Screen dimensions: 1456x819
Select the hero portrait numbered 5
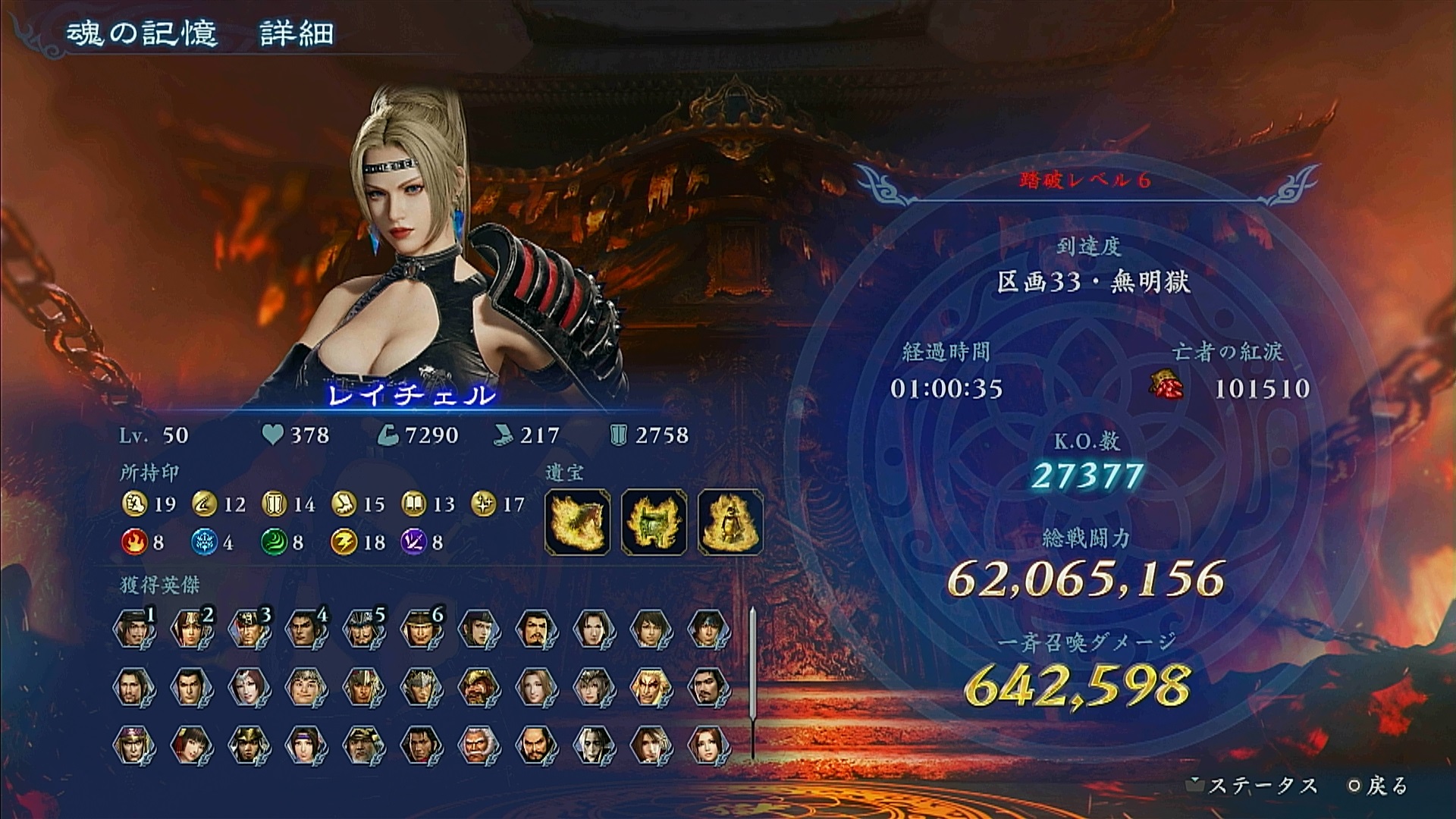pyautogui.click(x=363, y=629)
